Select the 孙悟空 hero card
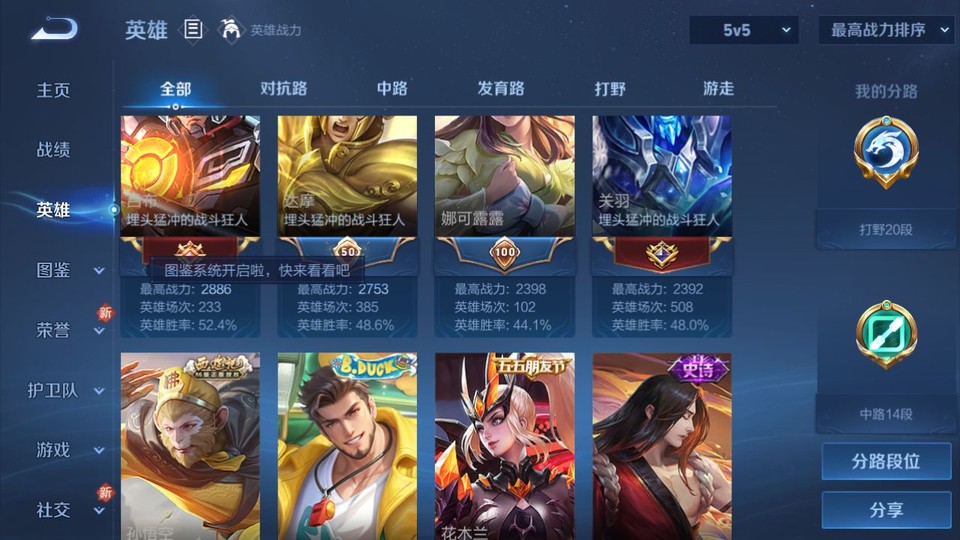Screen dimensions: 960x540 pos(190,445)
